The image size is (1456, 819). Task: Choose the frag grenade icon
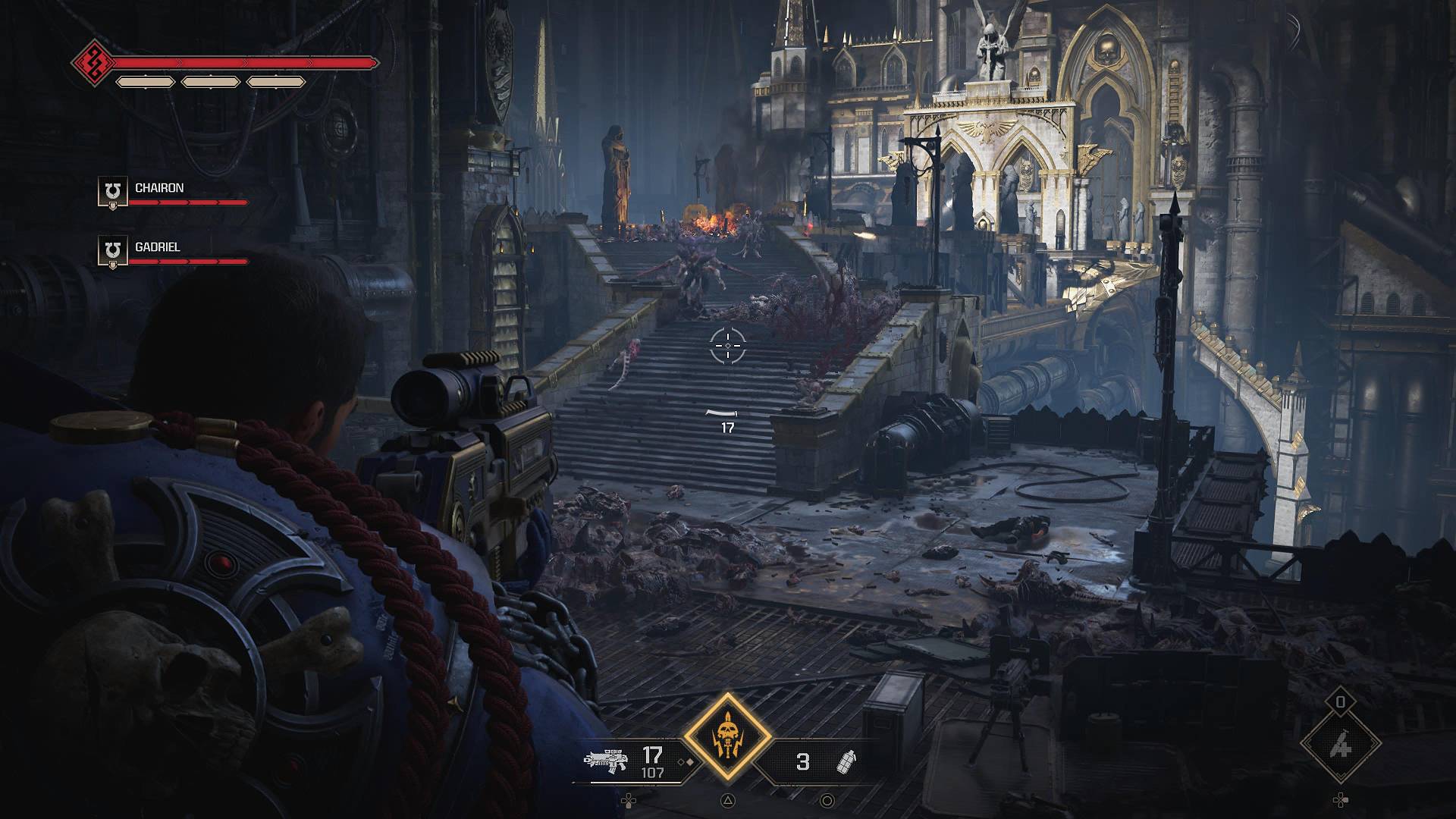click(844, 761)
